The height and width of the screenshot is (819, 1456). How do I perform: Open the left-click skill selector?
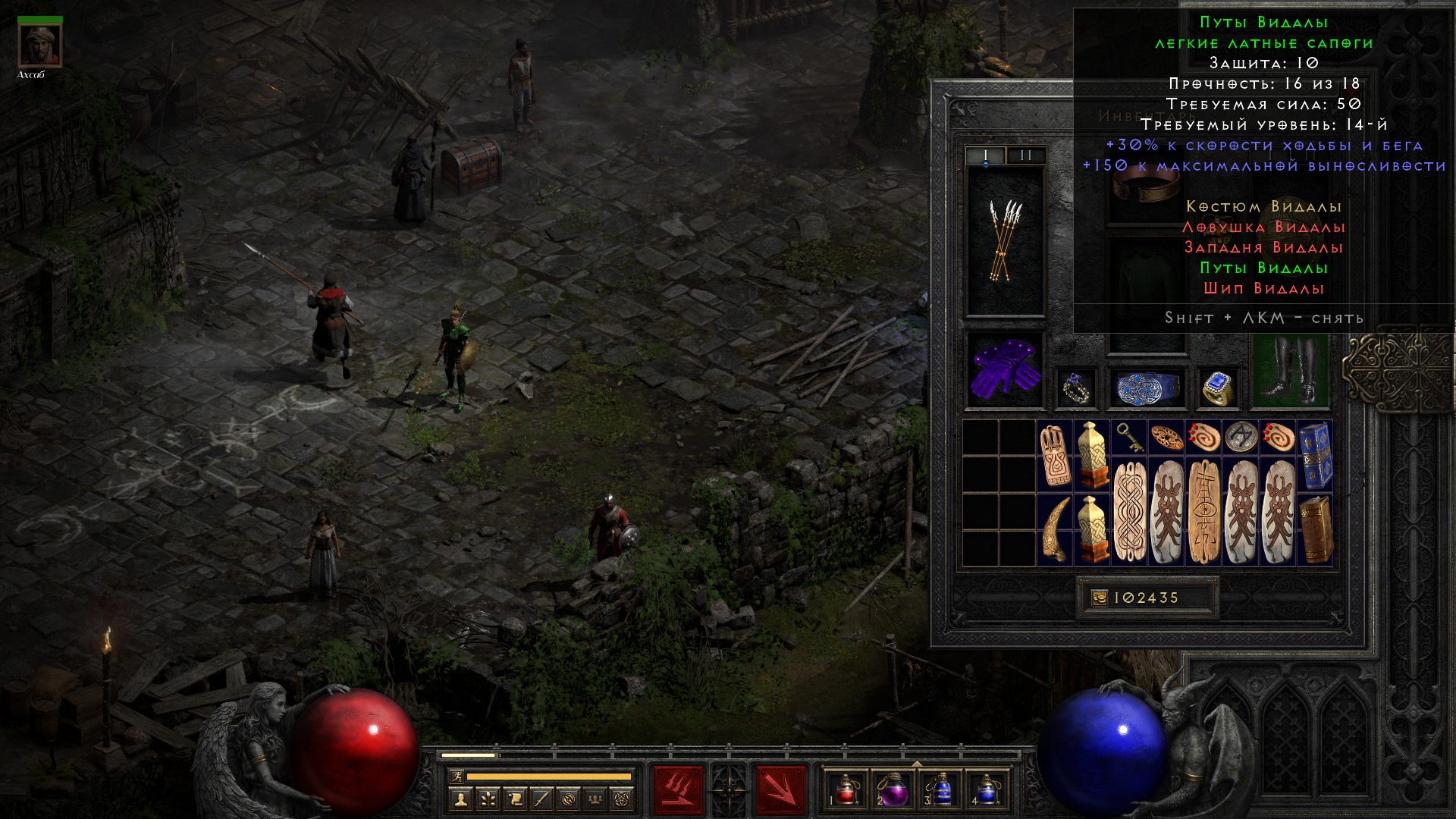(678, 789)
